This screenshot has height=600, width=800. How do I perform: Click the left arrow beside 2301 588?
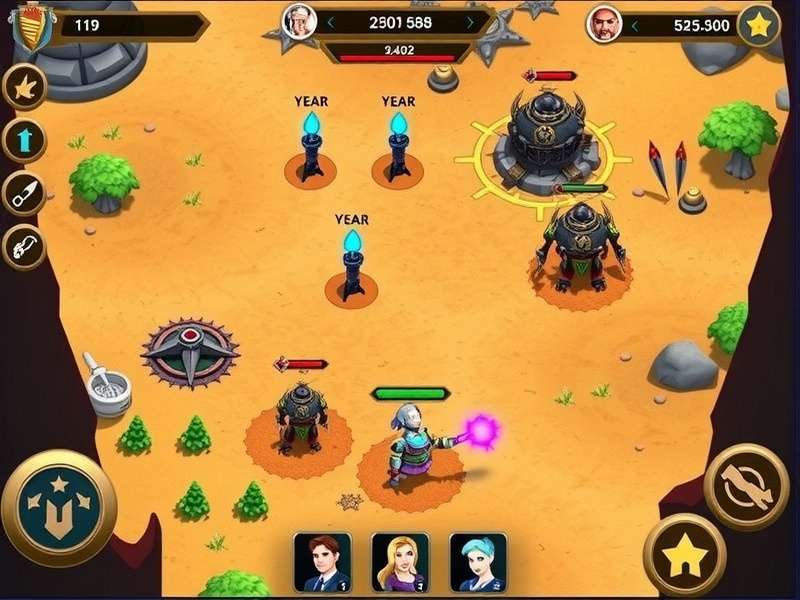pyautogui.click(x=330, y=21)
